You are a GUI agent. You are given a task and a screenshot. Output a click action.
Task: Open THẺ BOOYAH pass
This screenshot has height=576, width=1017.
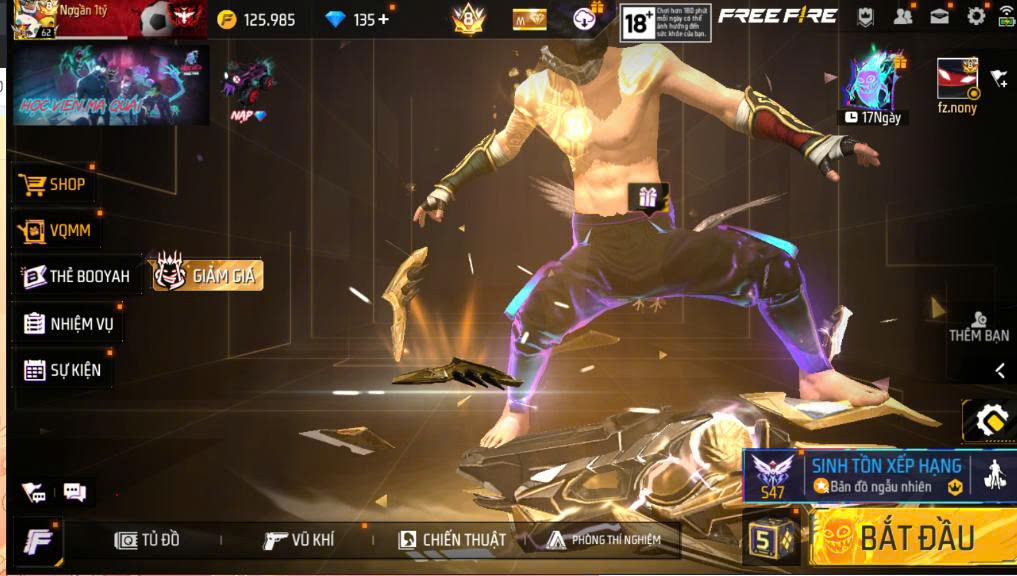78,276
